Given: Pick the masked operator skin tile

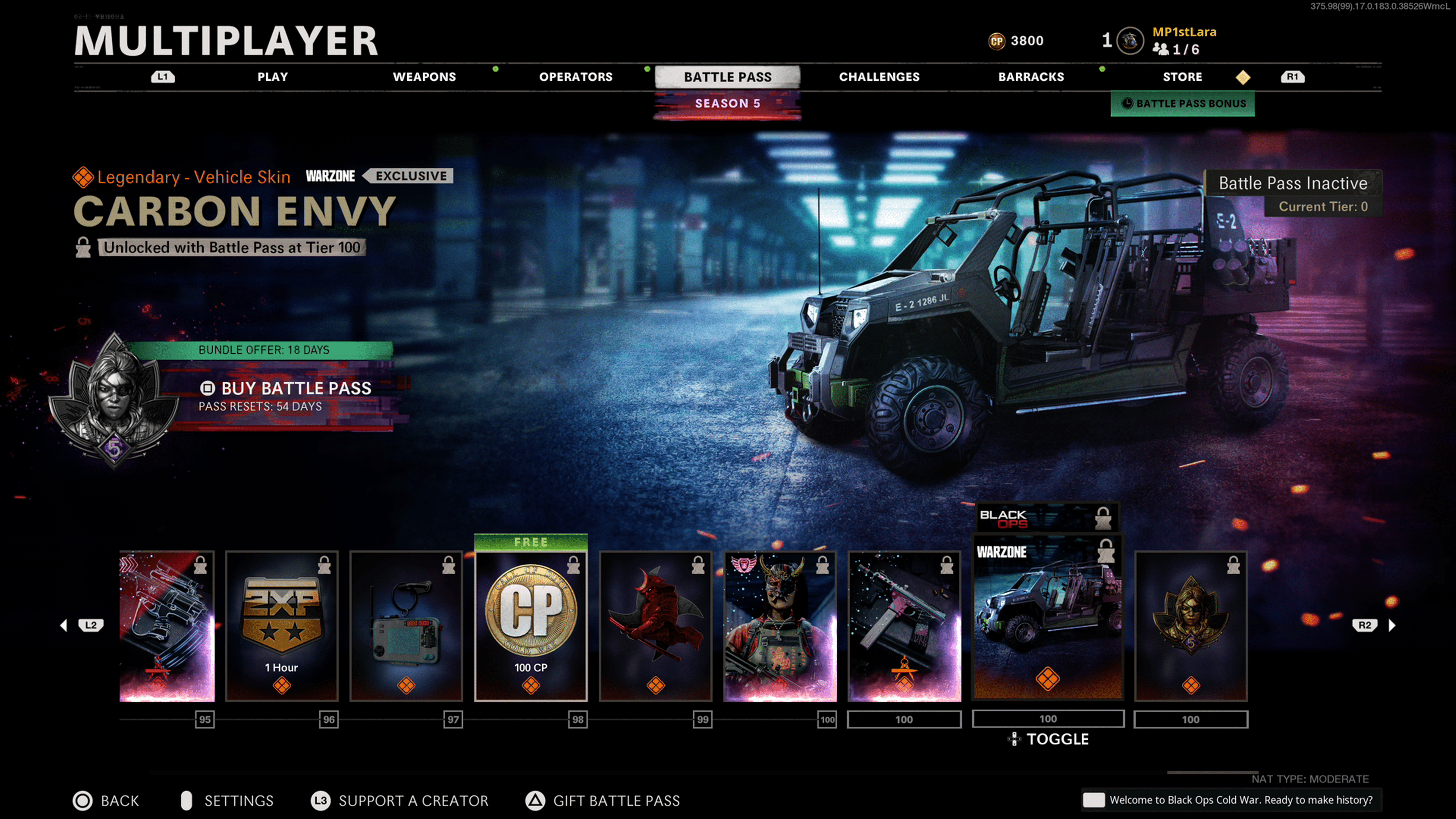Looking at the screenshot, I should click(780, 626).
